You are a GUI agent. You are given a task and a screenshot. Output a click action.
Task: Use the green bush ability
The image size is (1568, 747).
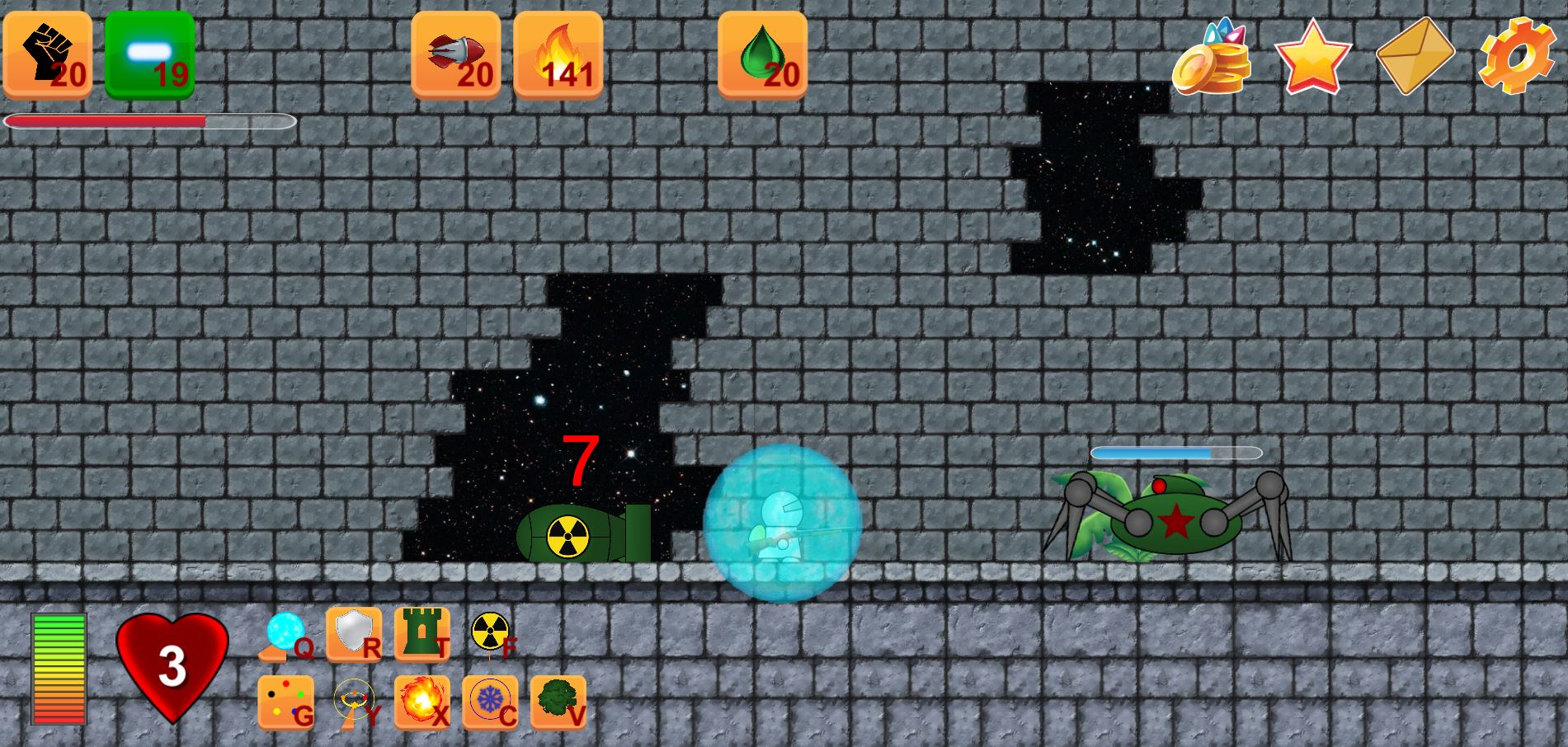click(x=558, y=702)
